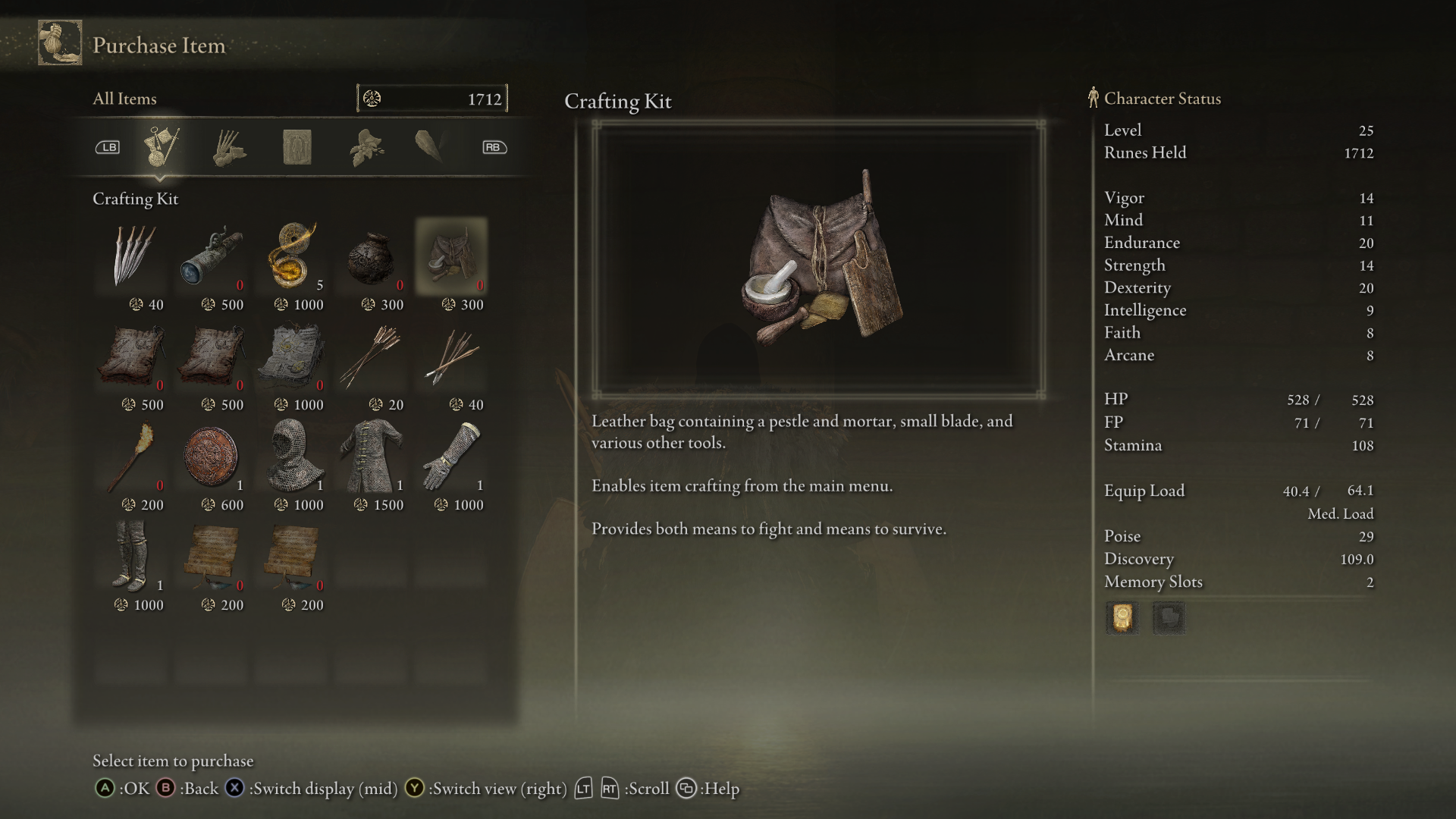
Task: Choose the grey Missionary's Cookbook
Action: click(x=292, y=356)
